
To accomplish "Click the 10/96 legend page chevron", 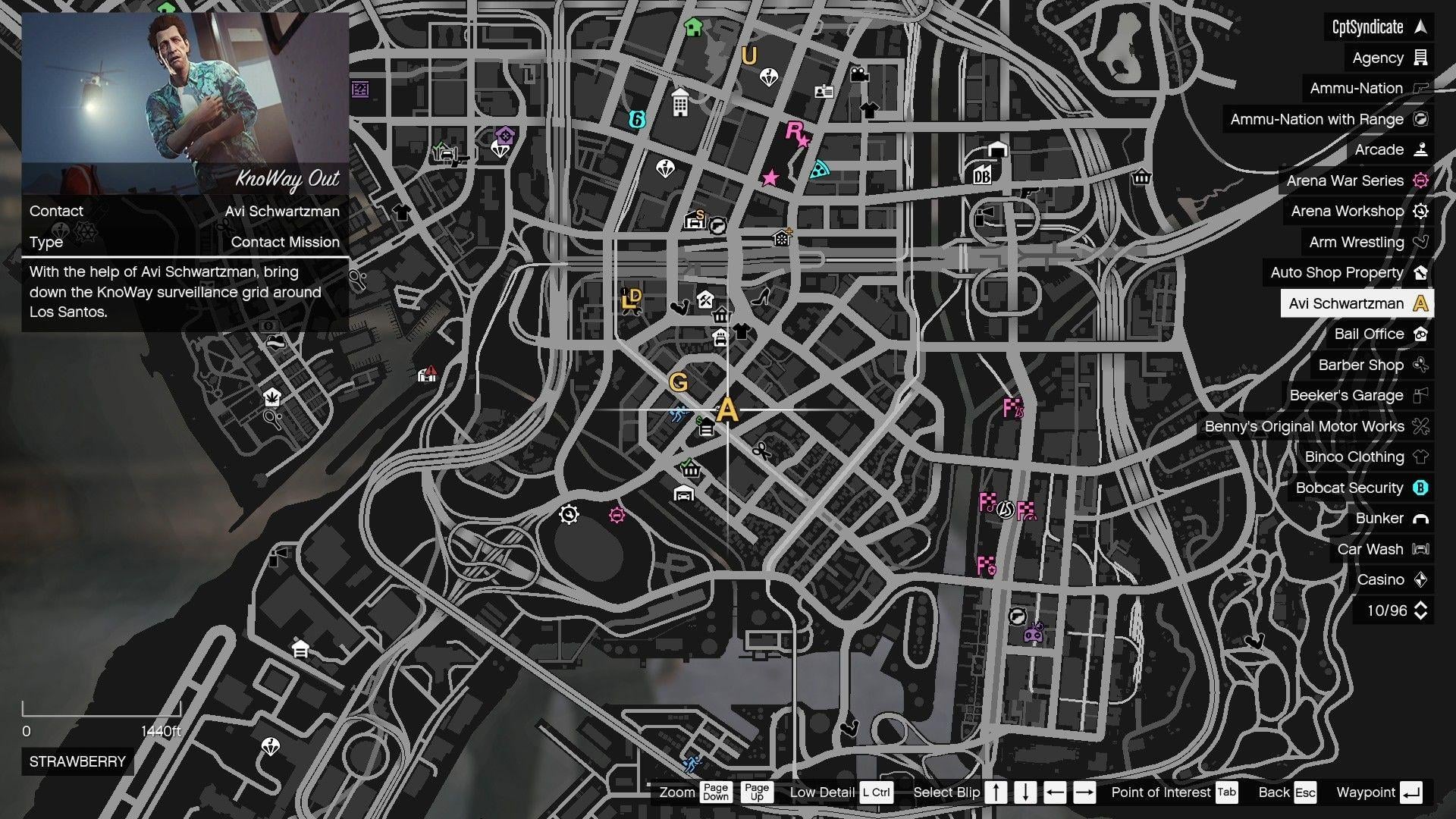I will pos(1420,610).
